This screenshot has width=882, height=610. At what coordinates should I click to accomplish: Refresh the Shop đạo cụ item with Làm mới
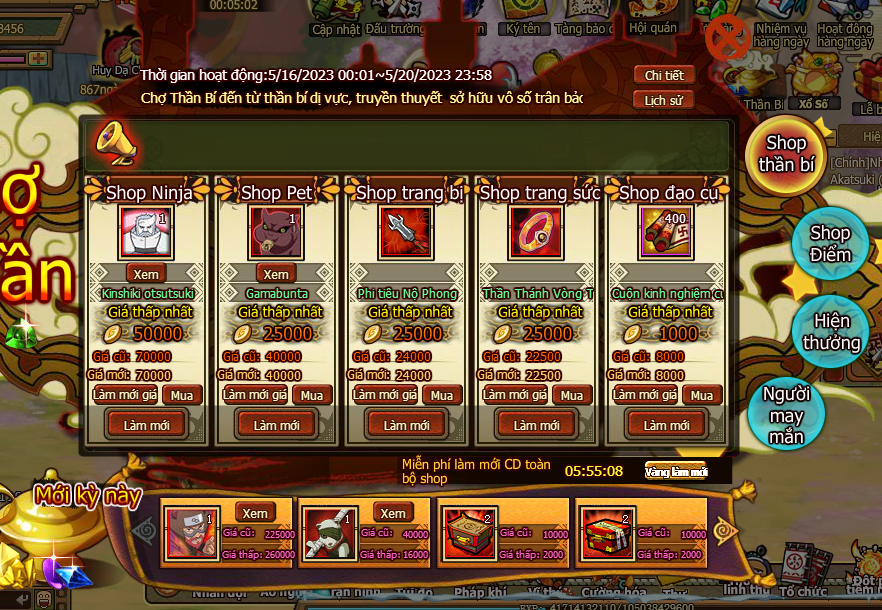(x=666, y=425)
